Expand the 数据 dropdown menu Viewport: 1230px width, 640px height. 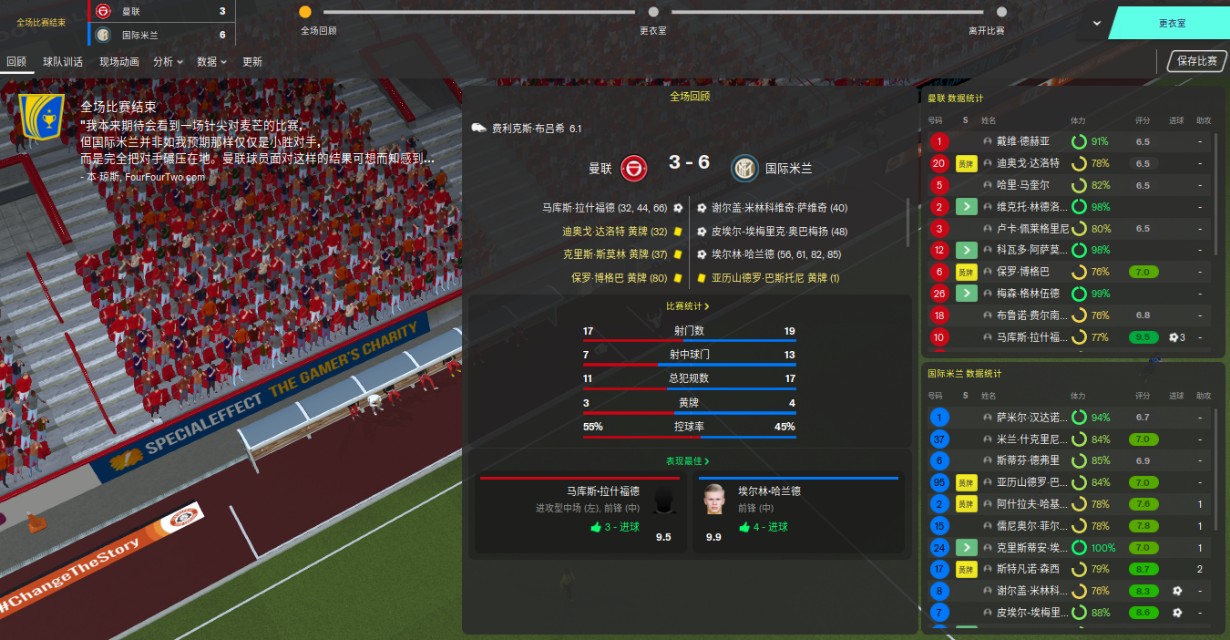click(211, 62)
